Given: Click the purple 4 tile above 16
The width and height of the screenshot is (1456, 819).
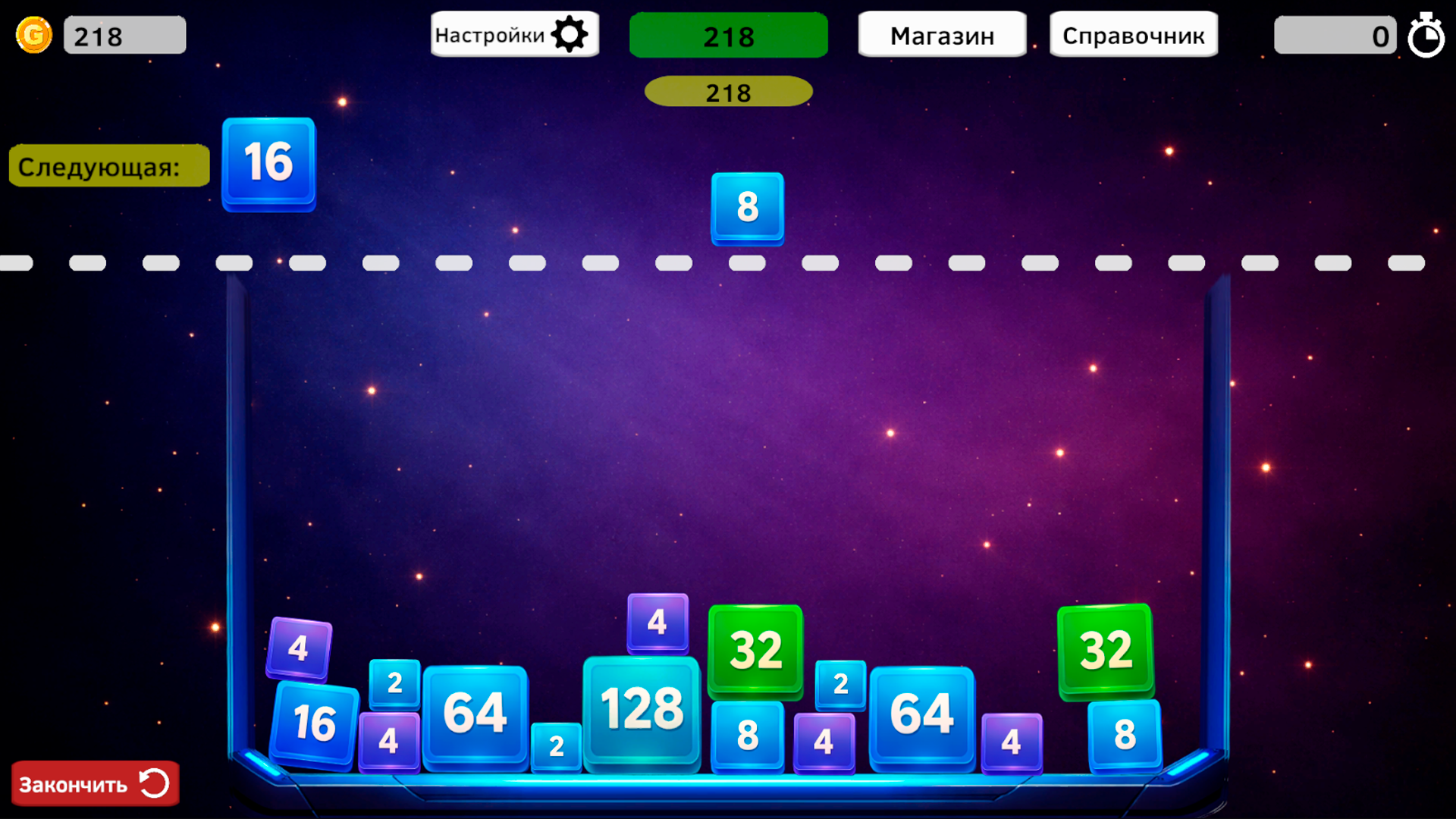Looking at the screenshot, I should pyautogui.click(x=298, y=648).
